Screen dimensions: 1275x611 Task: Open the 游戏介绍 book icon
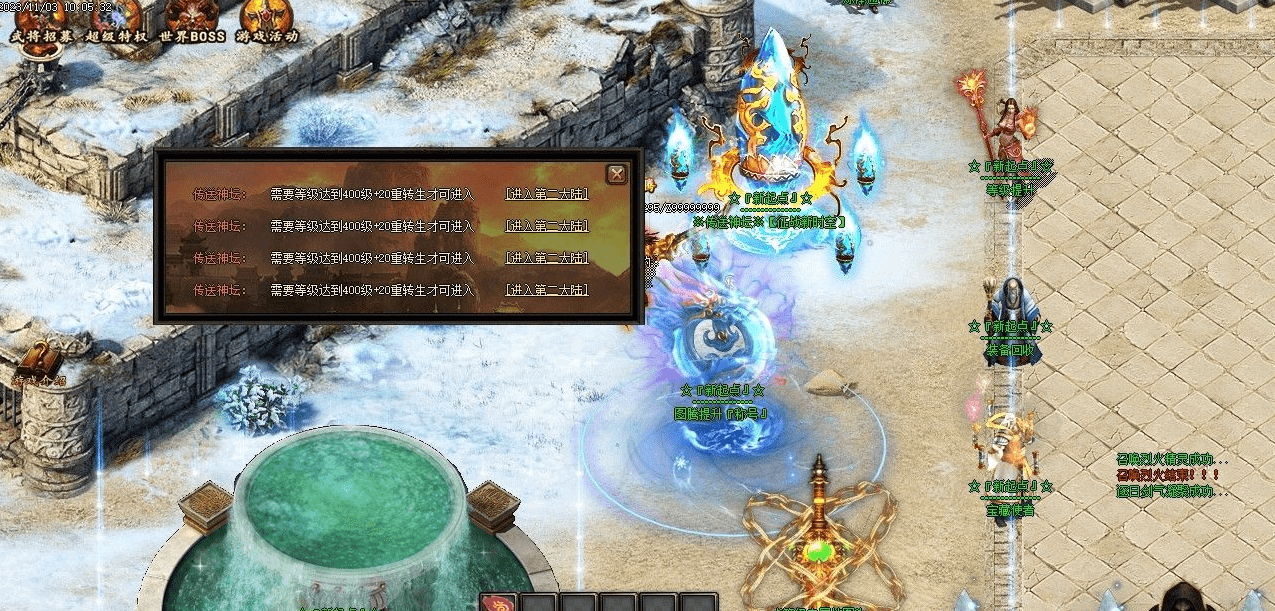pyautogui.click(x=40, y=362)
